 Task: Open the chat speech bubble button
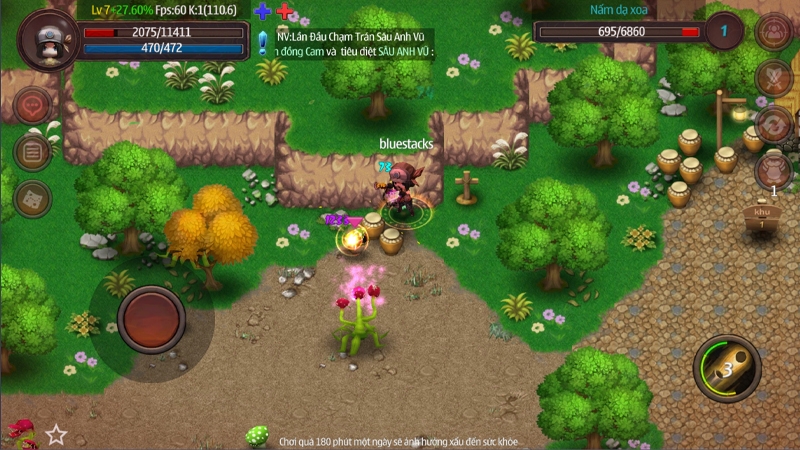[x=33, y=105]
